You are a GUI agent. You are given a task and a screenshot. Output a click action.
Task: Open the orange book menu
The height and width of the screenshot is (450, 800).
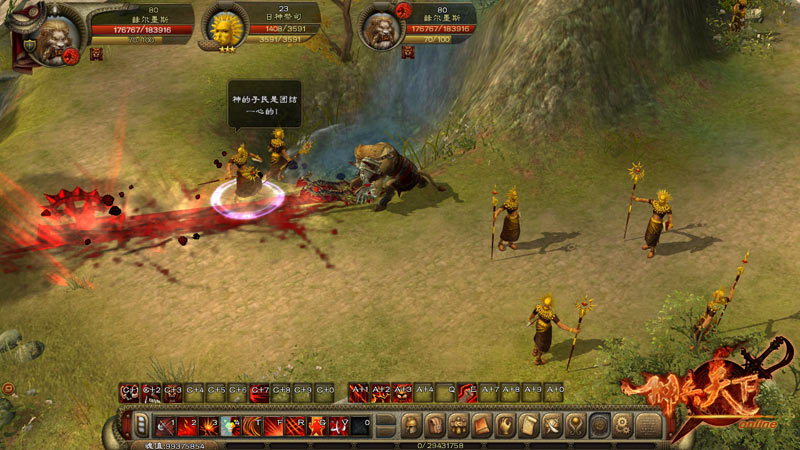pos(482,425)
